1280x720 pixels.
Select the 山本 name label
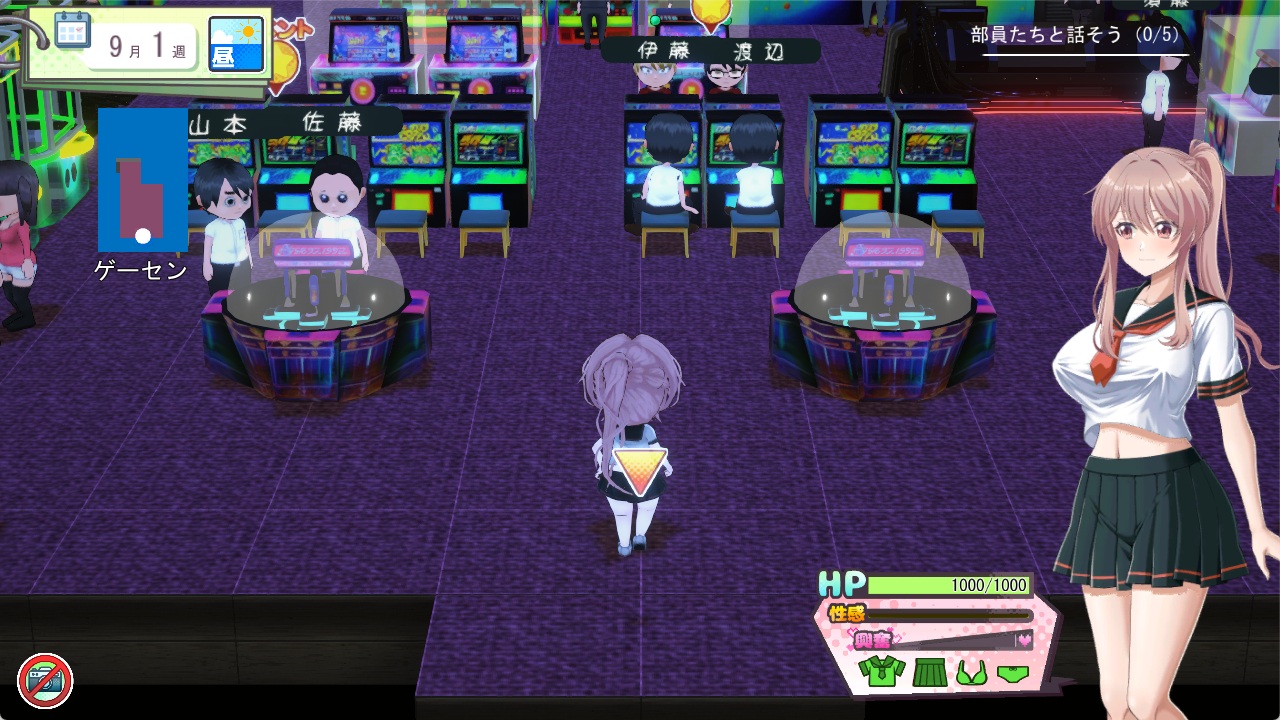pyautogui.click(x=218, y=124)
